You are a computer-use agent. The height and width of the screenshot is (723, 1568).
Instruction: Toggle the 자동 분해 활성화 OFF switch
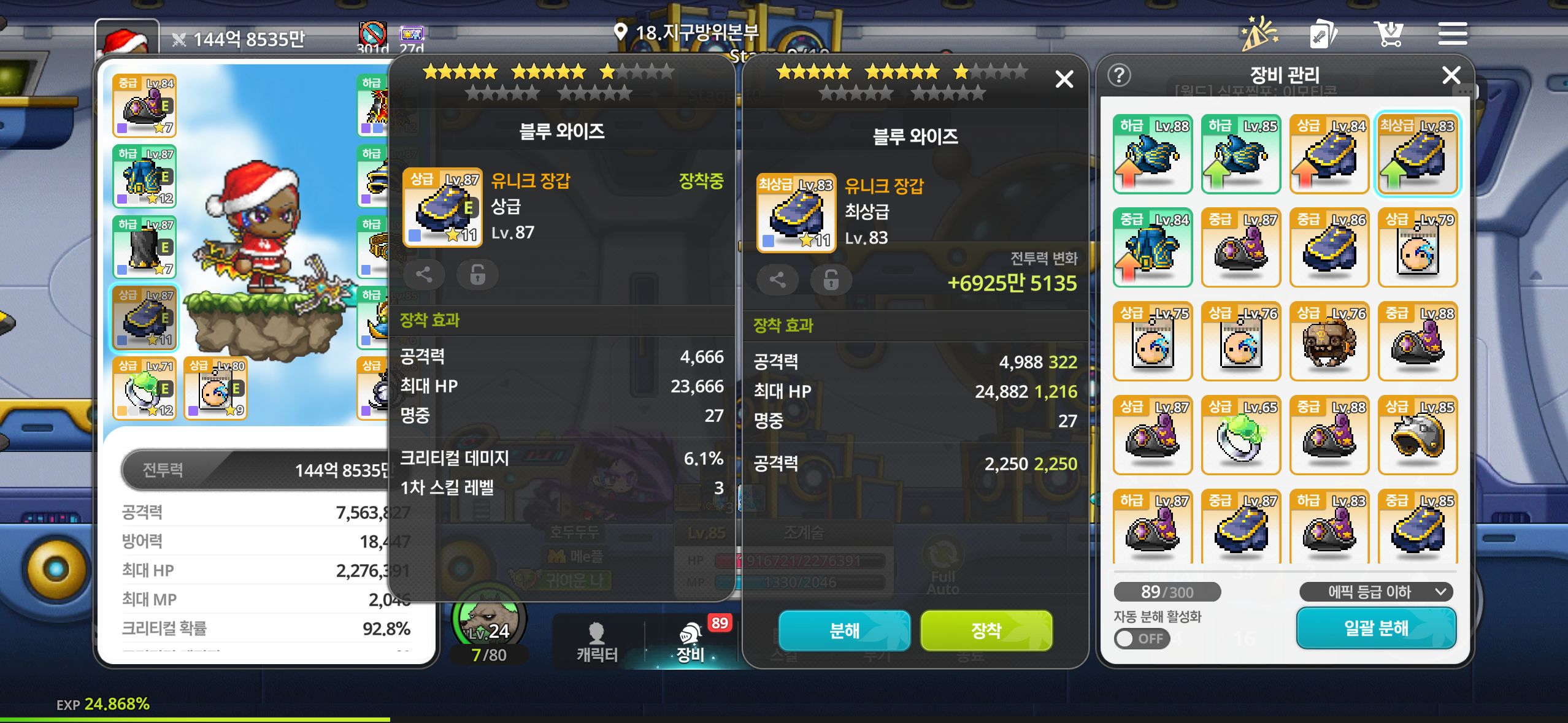click(1141, 638)
